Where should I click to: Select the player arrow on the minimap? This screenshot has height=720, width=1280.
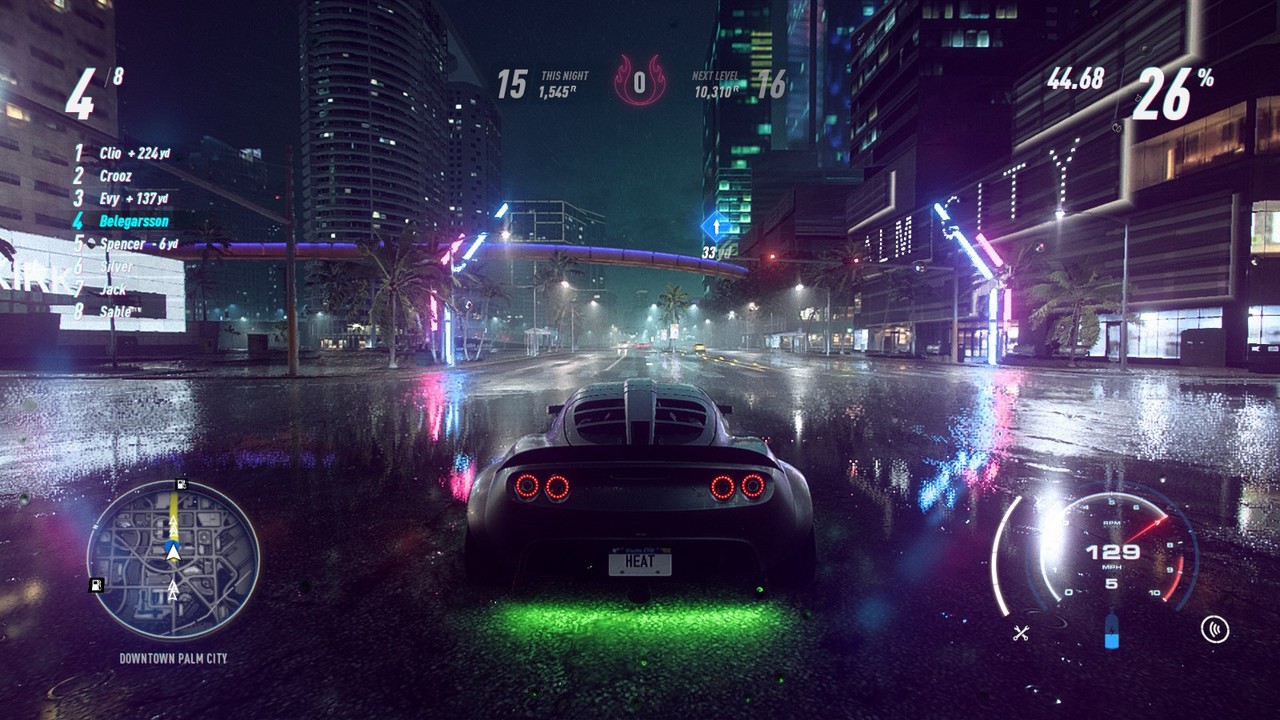(173, 552)
